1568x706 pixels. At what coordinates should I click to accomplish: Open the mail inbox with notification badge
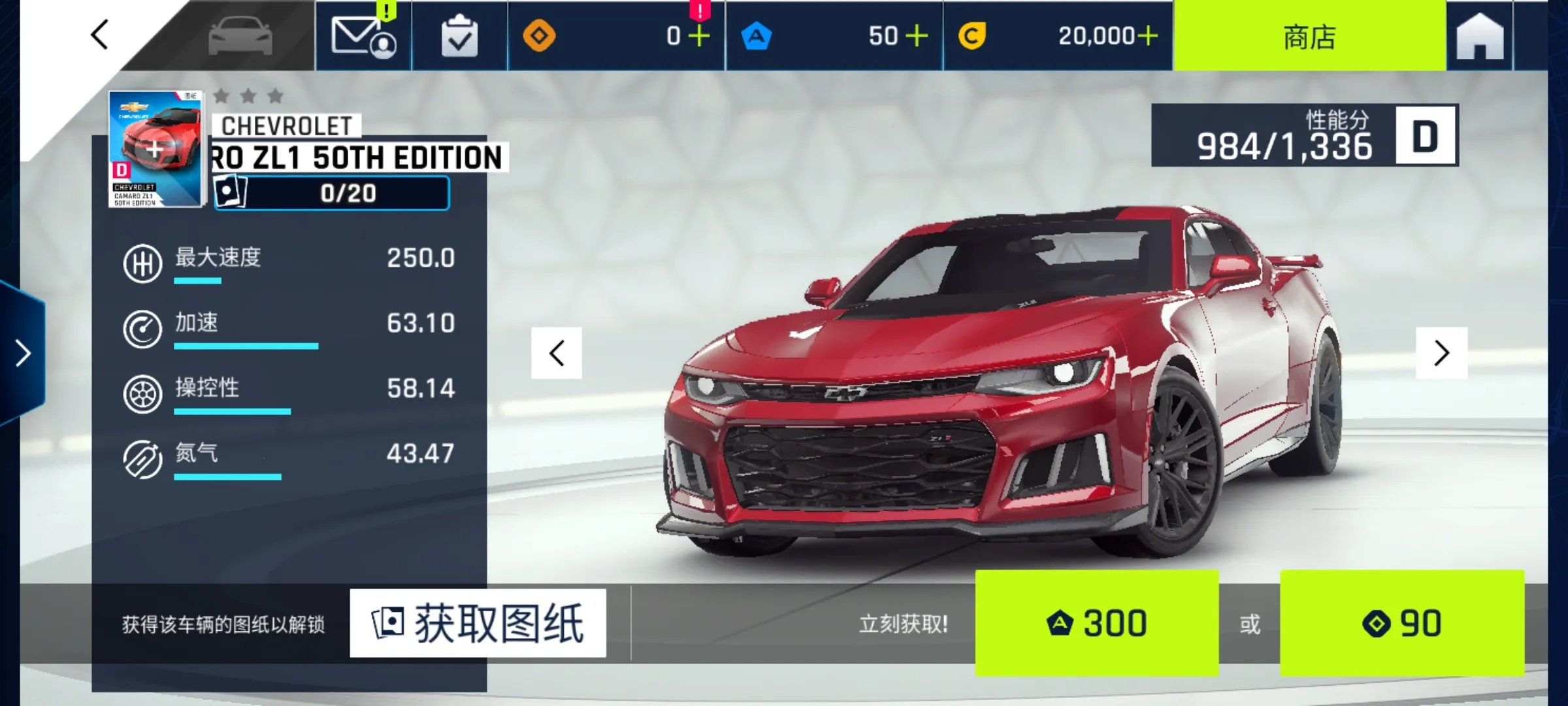pos(364,36)
